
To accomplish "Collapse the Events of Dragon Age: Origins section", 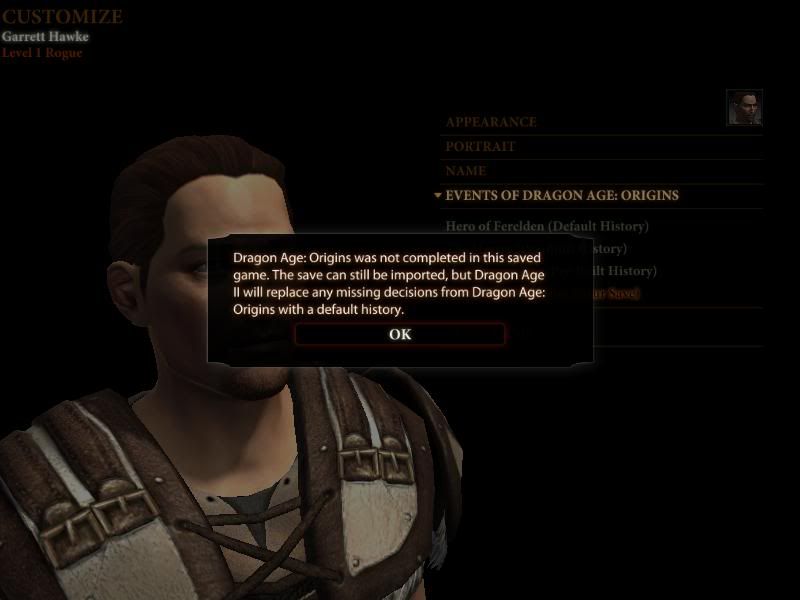I will point(561,196).
